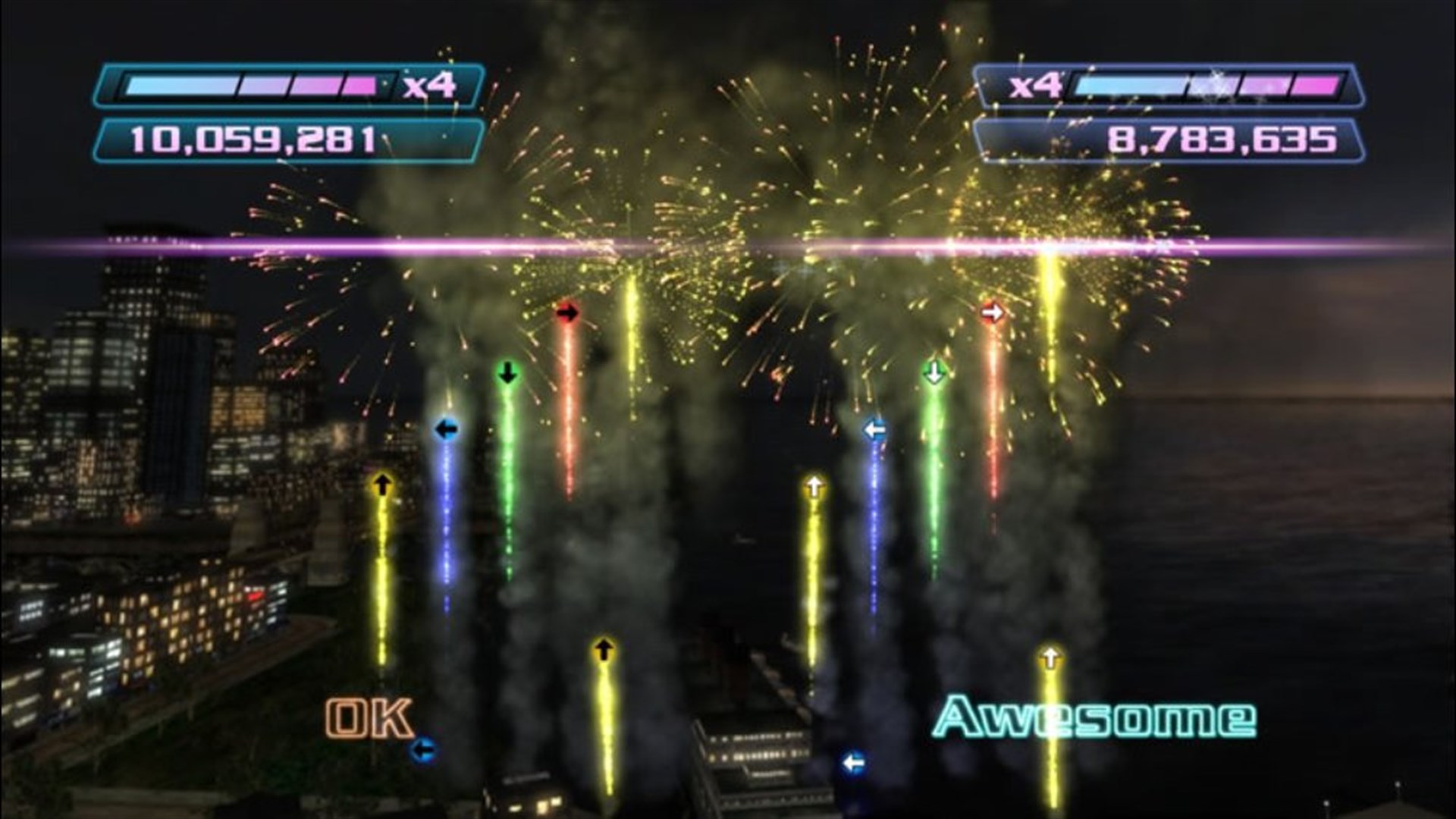Click the yellow up-arrow icon on the leftmost rocket
The width and height of the screenshot is (1456, 819).
click(384, 484)
